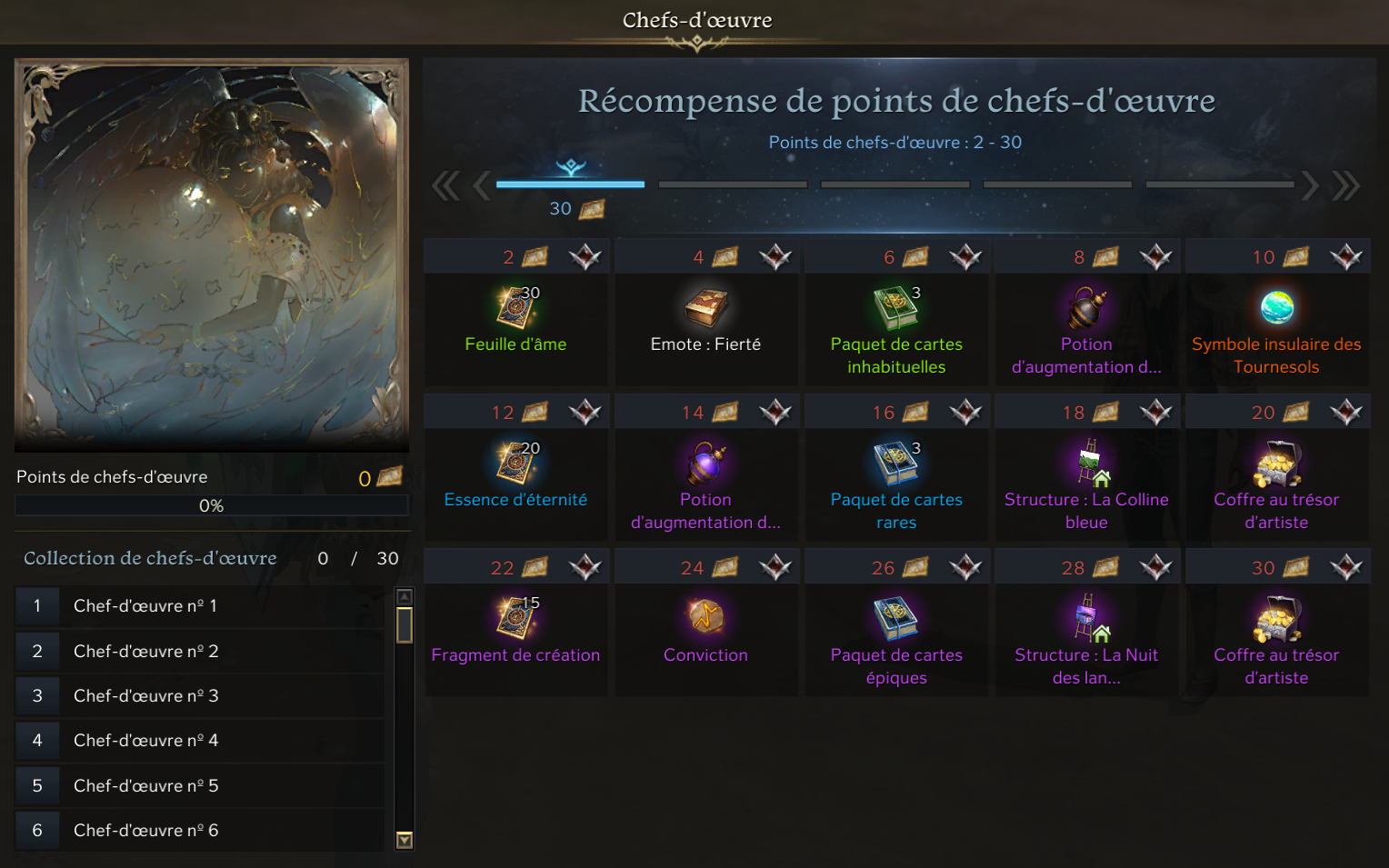1389x868 pixels.
Task: Show next reward page with single right arrow
Action: pyautogui.click(x=1309, y=185)
